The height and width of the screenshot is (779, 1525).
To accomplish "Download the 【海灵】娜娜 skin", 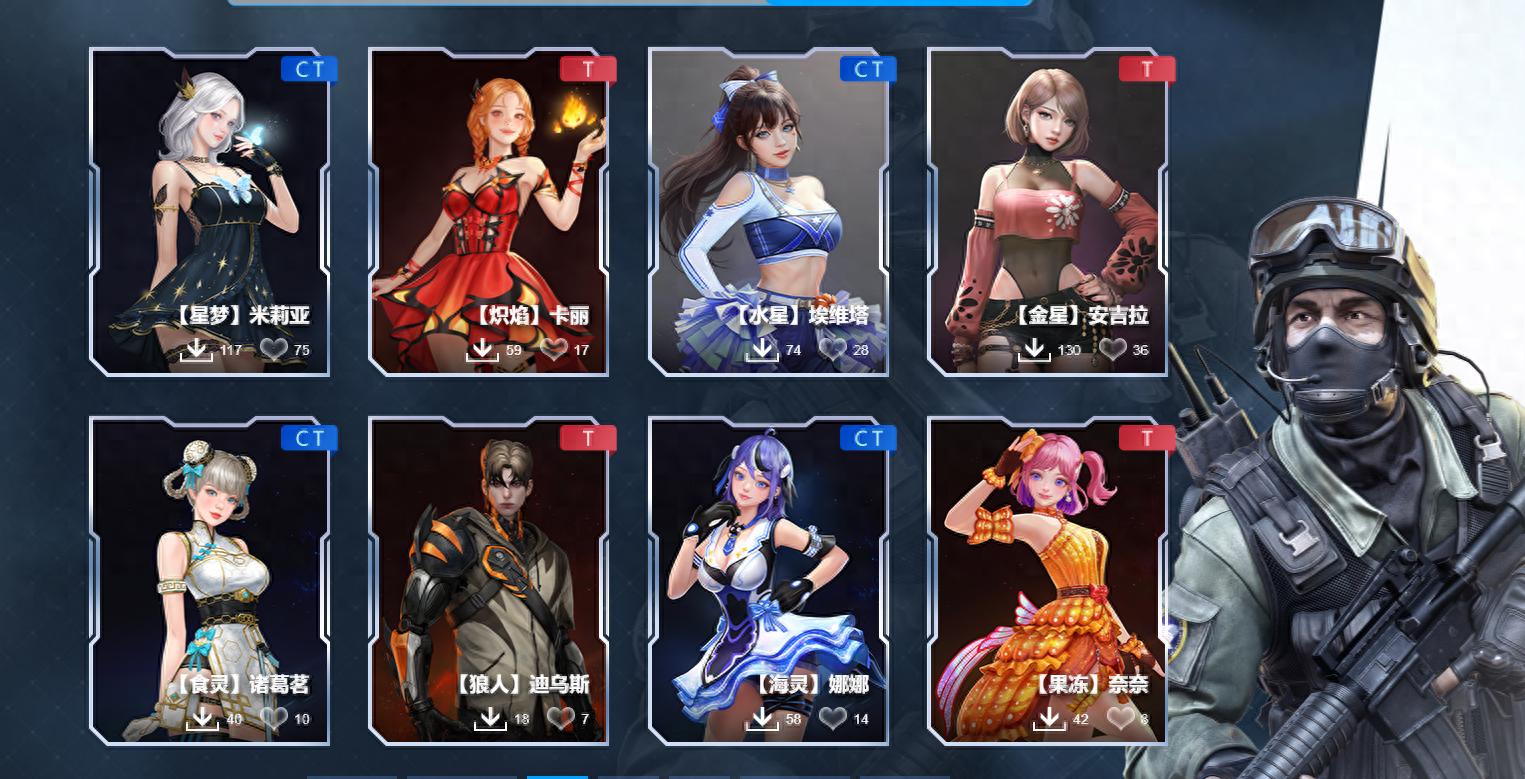I will (x=762, y=718).
